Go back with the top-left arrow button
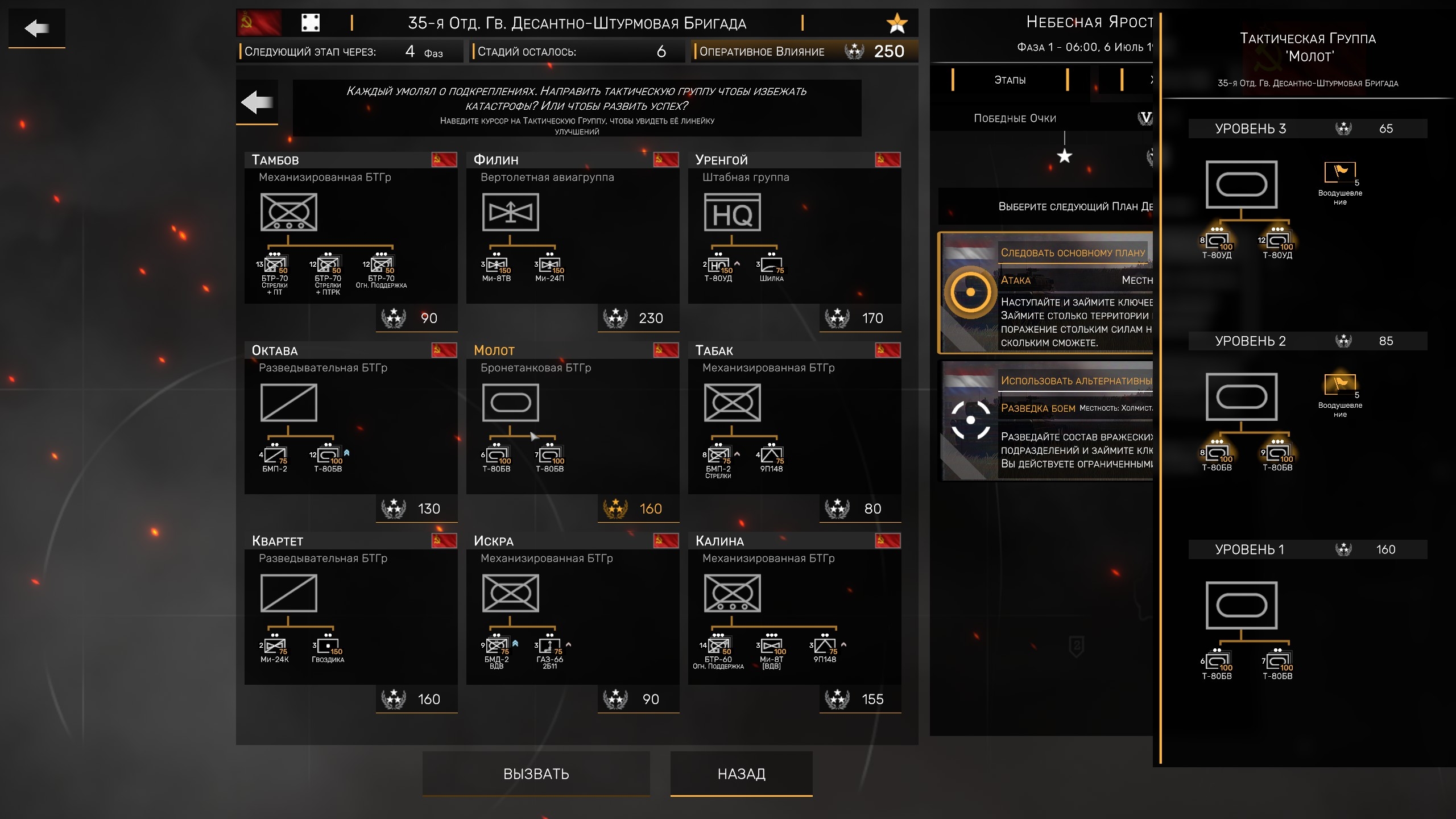The image size is (1456, 819). coord(37,28)
